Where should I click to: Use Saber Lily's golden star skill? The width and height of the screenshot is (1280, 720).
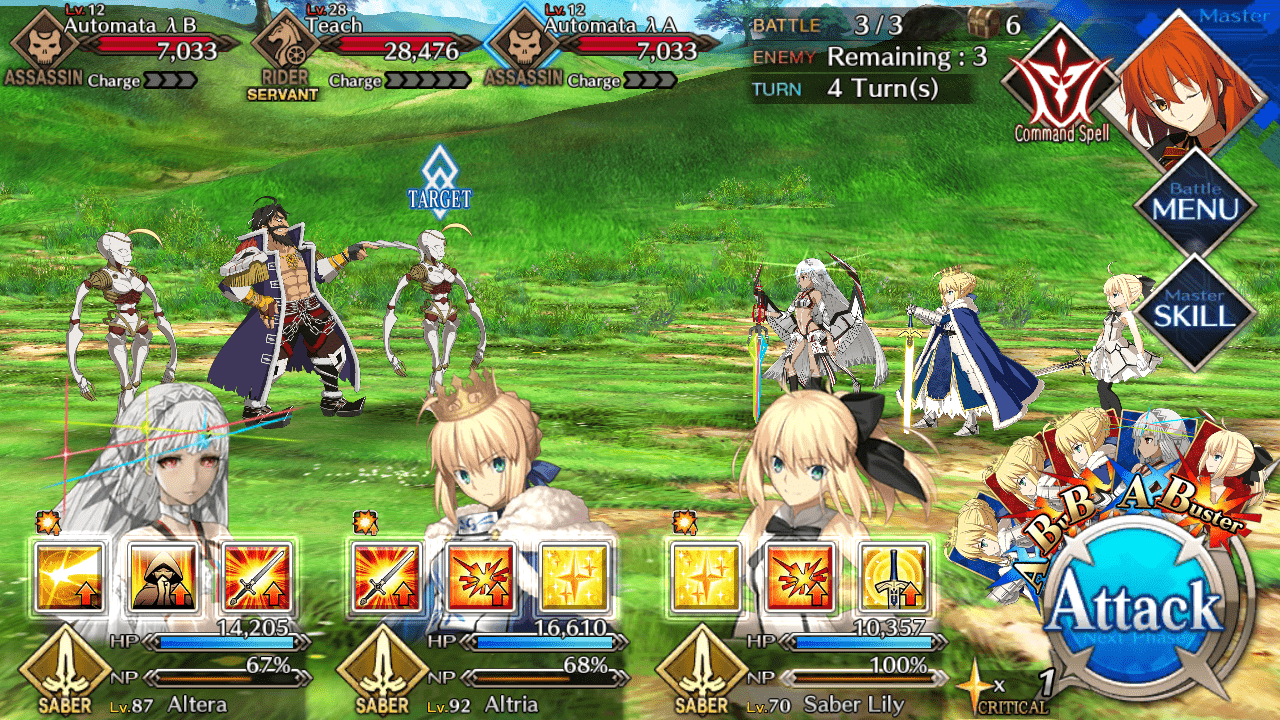pos(705,579)
